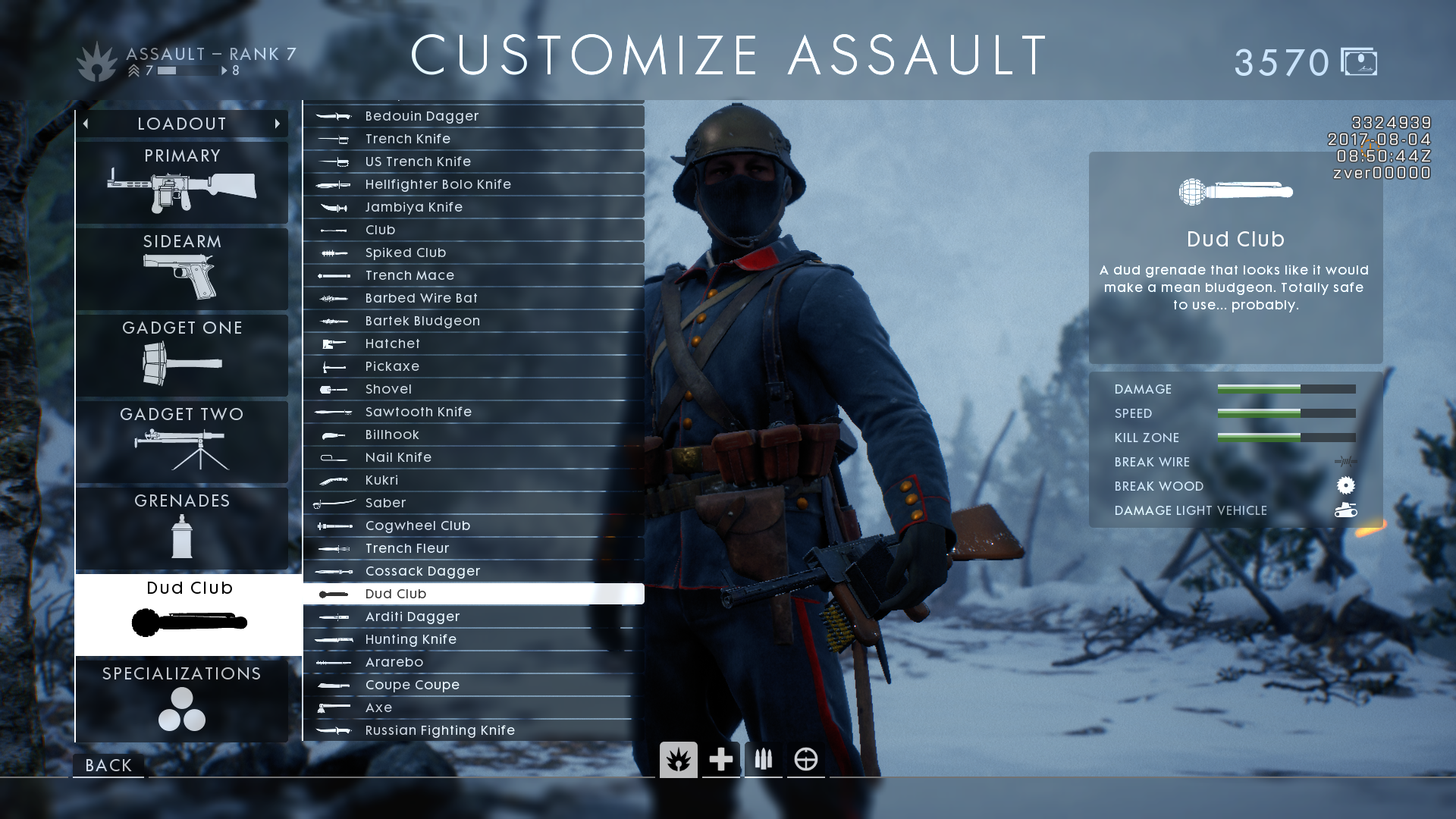Switch to the Assault class tab
Viewport: 1456px width, 819px height.
tap(678, 759)
